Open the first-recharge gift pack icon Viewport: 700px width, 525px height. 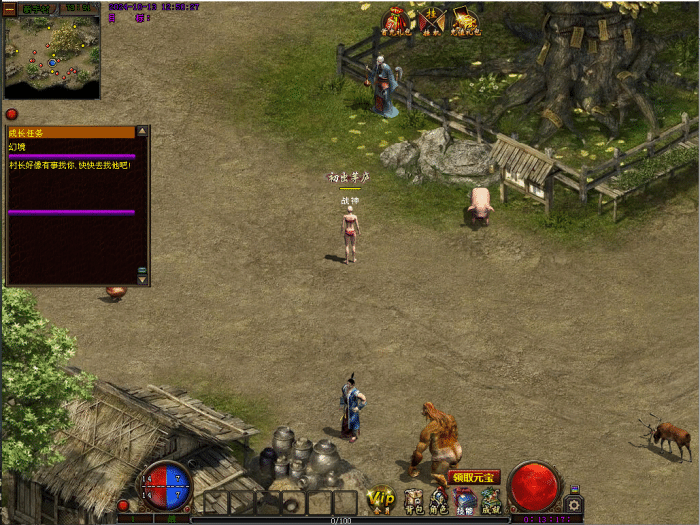point(397,21)
